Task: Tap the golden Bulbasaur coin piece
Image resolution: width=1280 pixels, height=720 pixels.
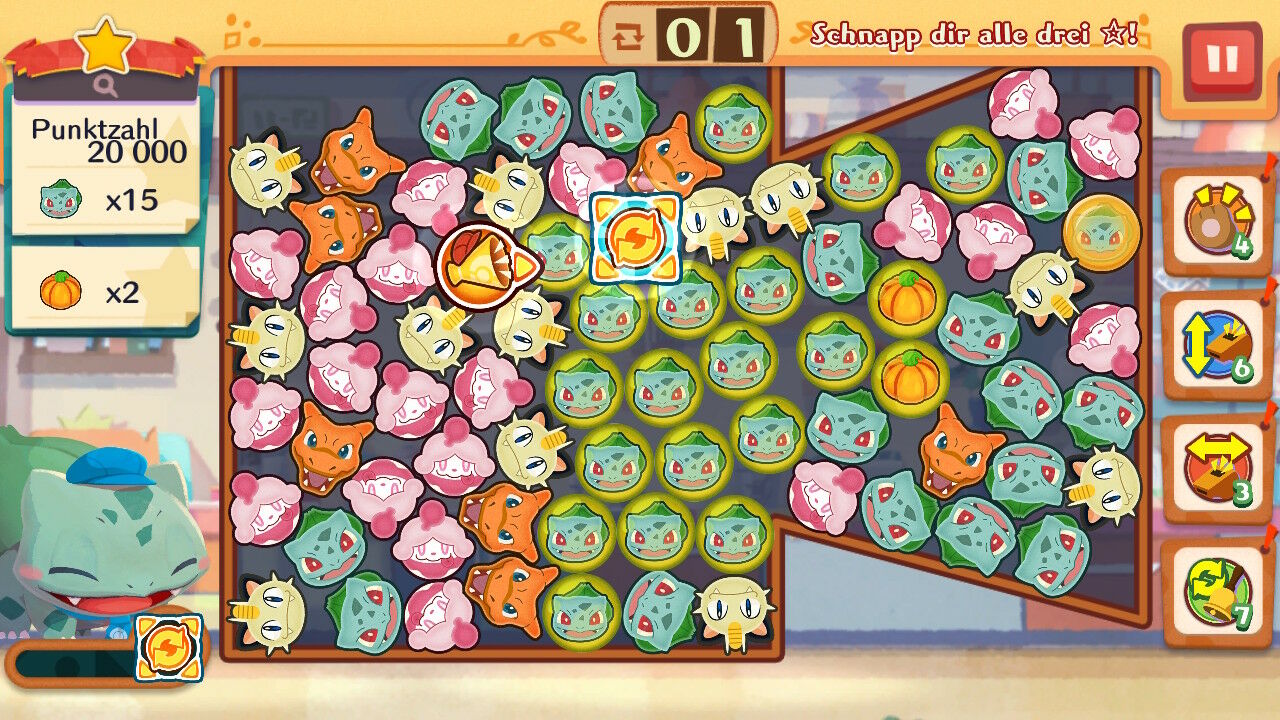Action: click(x=1101, y=233)
